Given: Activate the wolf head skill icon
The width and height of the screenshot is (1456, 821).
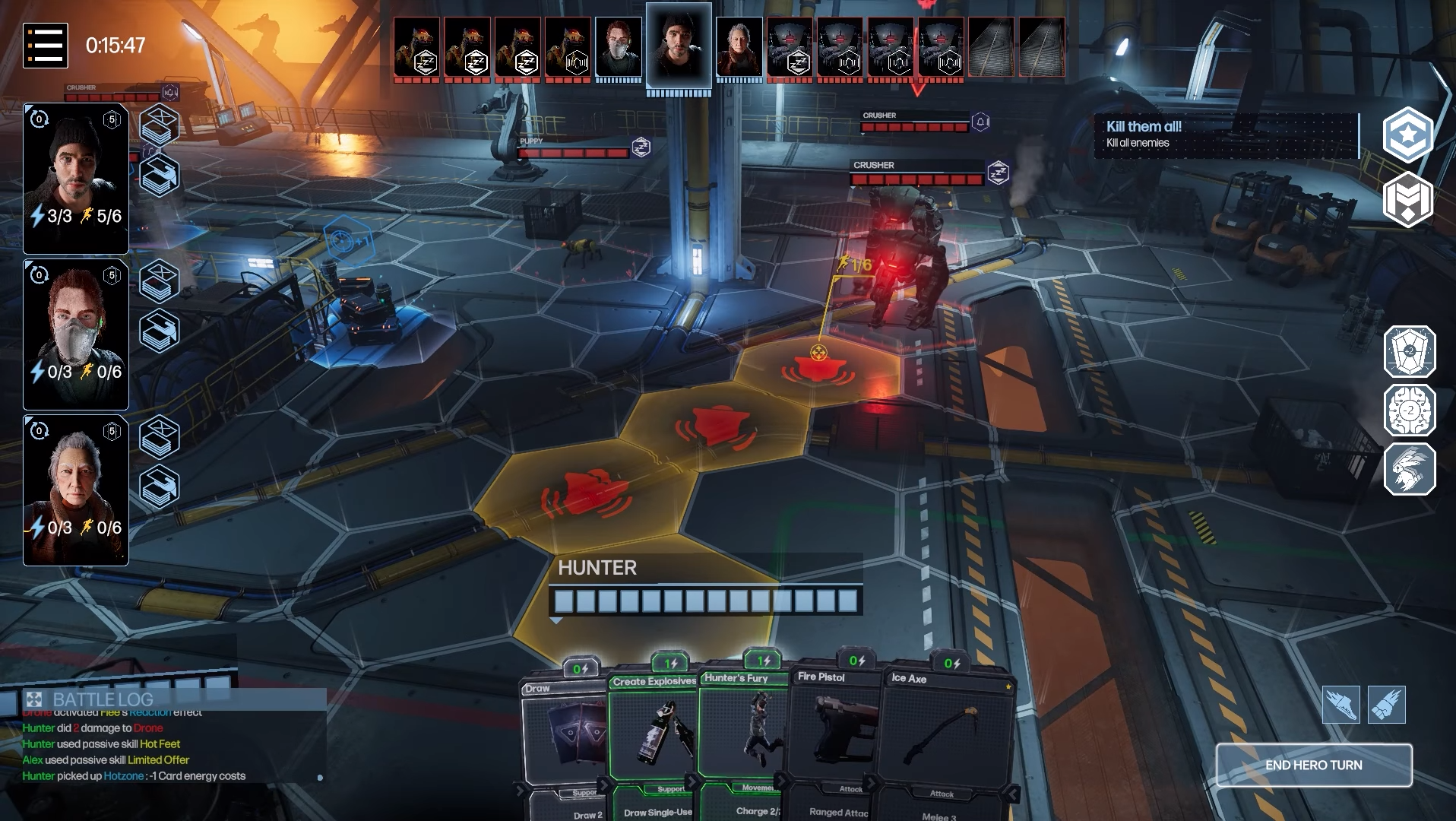Looking at the screenshot, I should pyautogui.click(x=1409, y=469).
